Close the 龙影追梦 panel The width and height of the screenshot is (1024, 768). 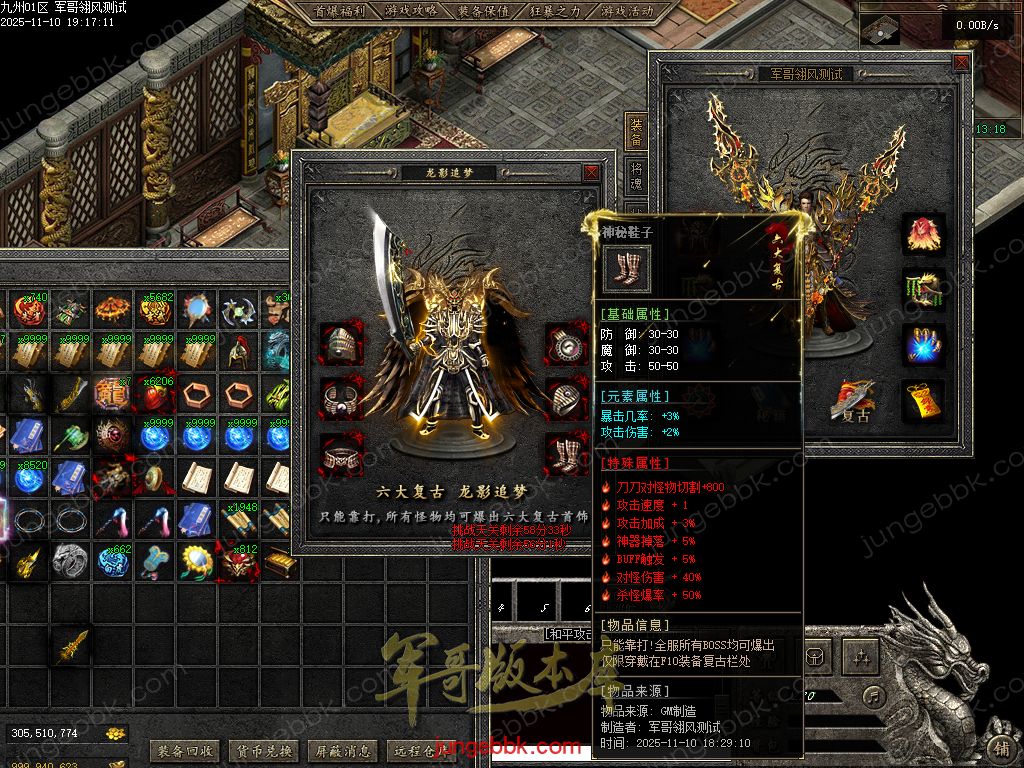(x=592, y=172)
